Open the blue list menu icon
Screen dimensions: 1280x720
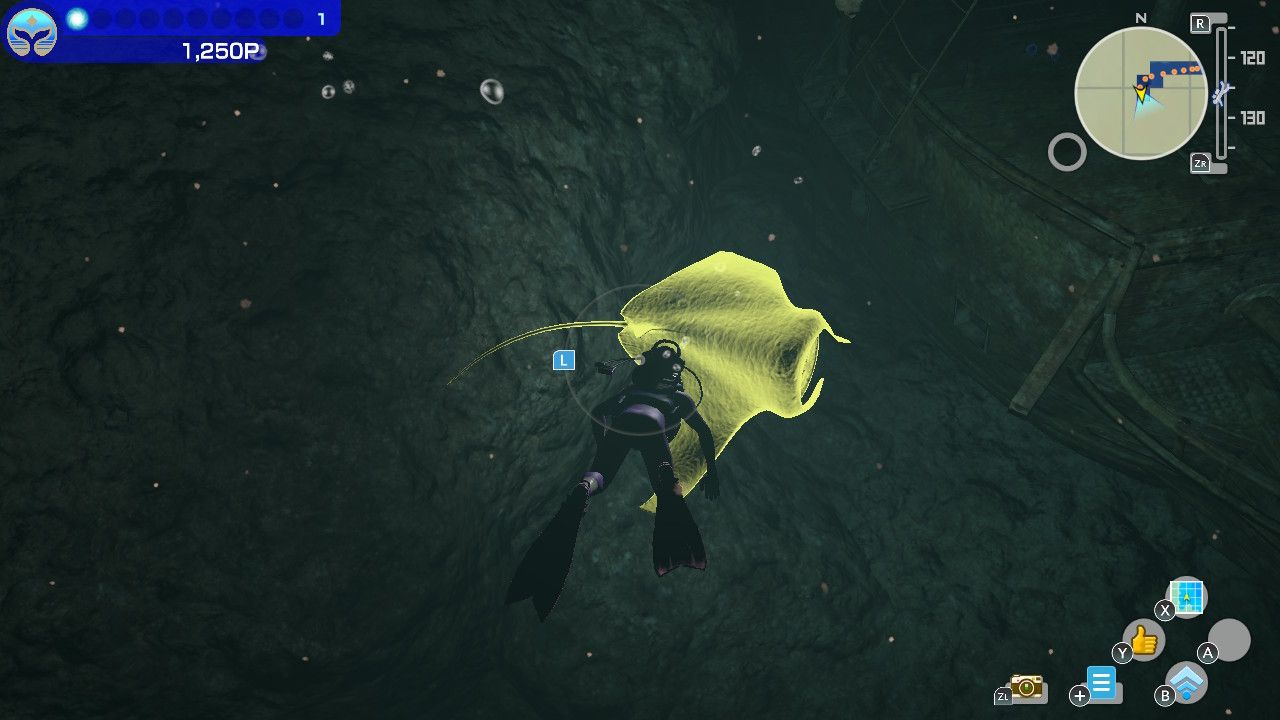point(1101,684)
